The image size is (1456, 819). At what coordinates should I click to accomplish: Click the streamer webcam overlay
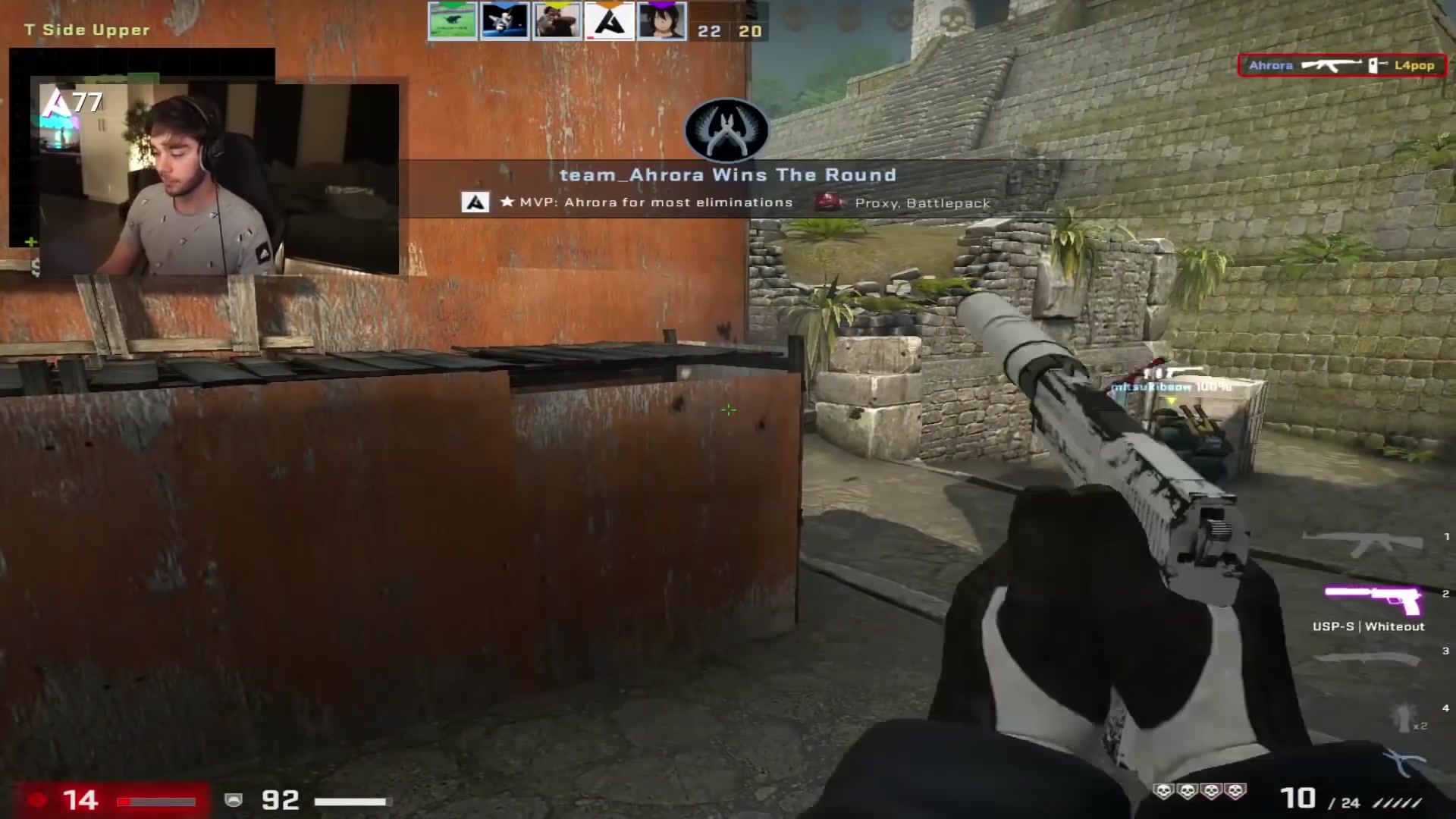(x=218, y=178)
